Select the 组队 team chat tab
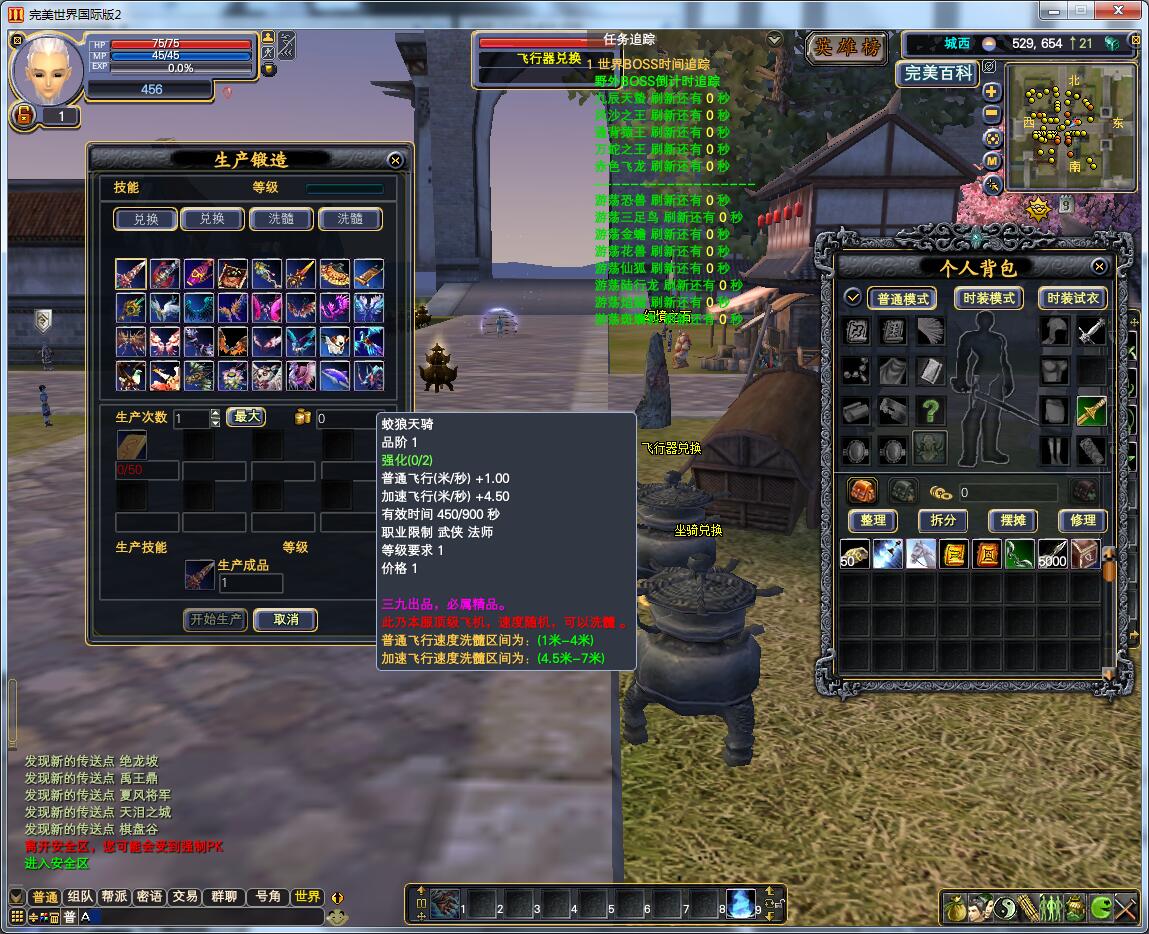The width and height of the screenshot is (1149, 934). click(x=79, y=897)
